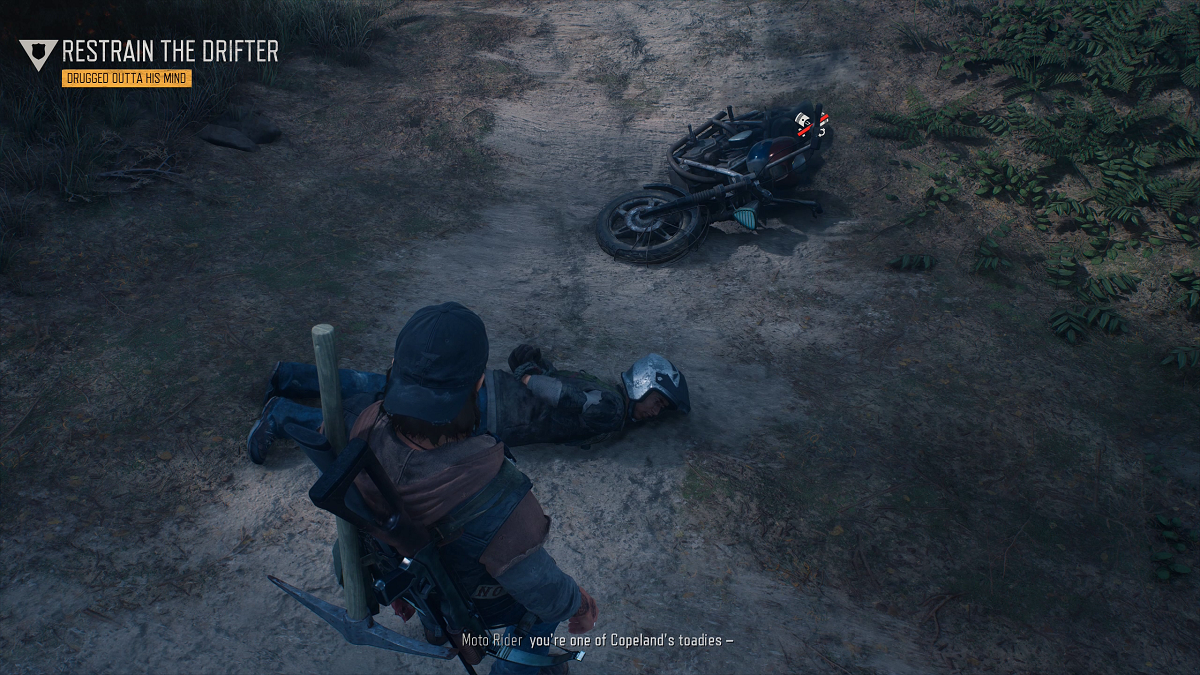Open the Drugged Outta His Mind mission tag
Image resolution: width=1200 pixels, height=675 pixels.
126,78
